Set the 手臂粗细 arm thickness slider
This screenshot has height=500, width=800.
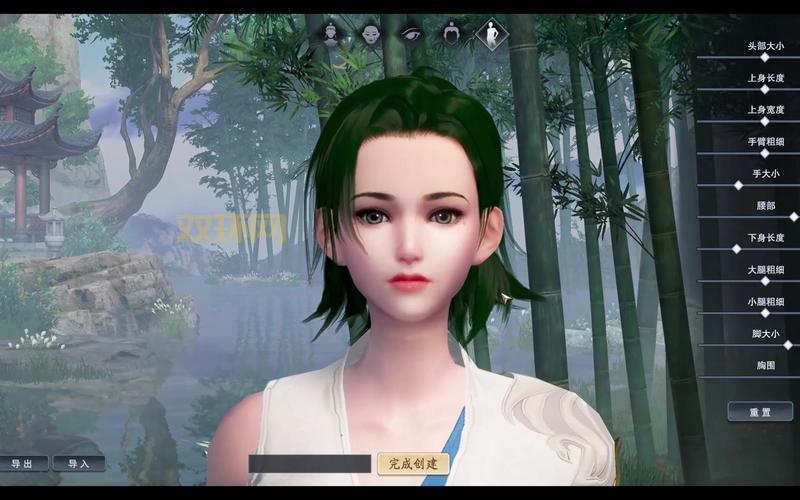point(765,154)
